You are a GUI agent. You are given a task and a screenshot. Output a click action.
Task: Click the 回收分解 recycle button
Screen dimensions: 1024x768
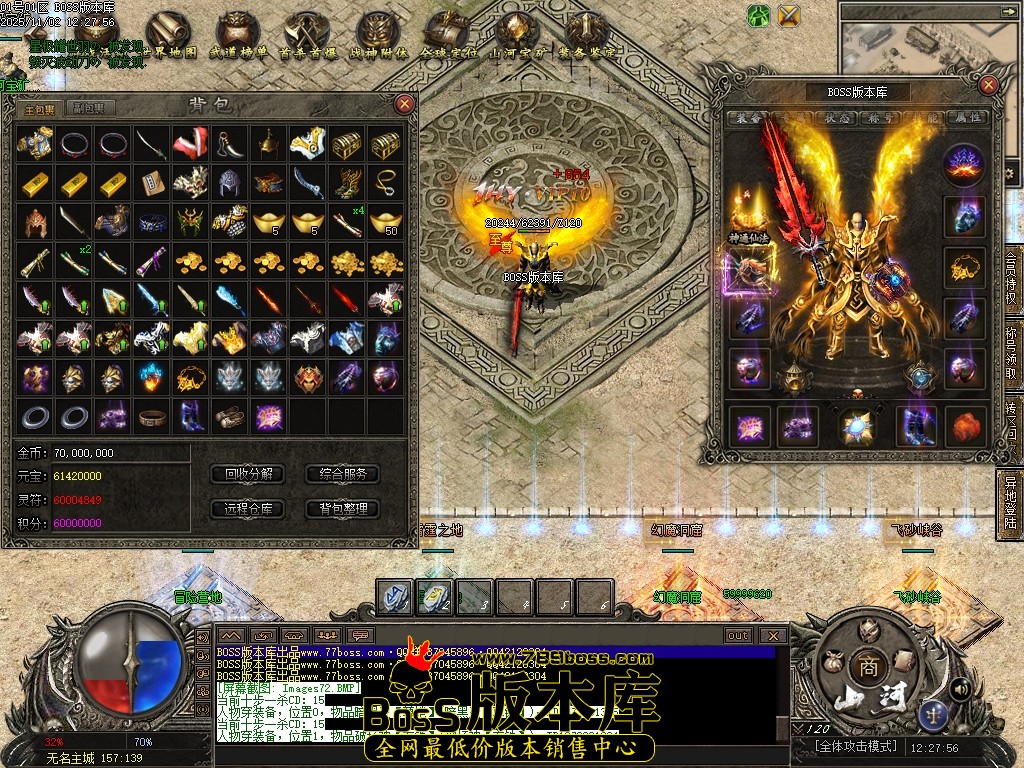pos(248,474)
